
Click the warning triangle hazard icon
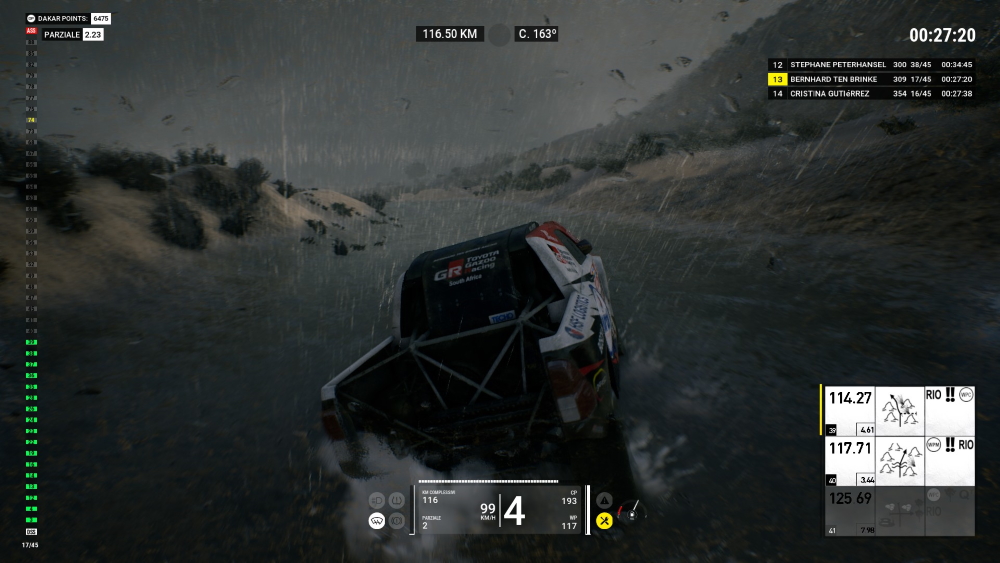pyautogui.click(x=604, y=500)
